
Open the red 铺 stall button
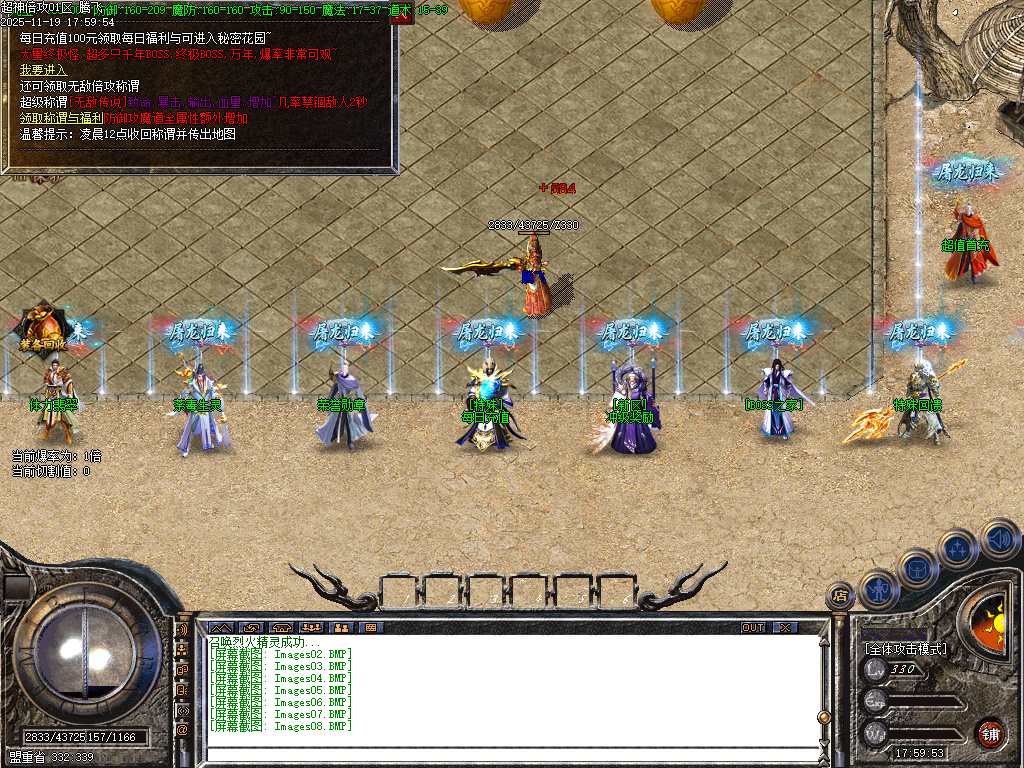click(x=990, y=733)
